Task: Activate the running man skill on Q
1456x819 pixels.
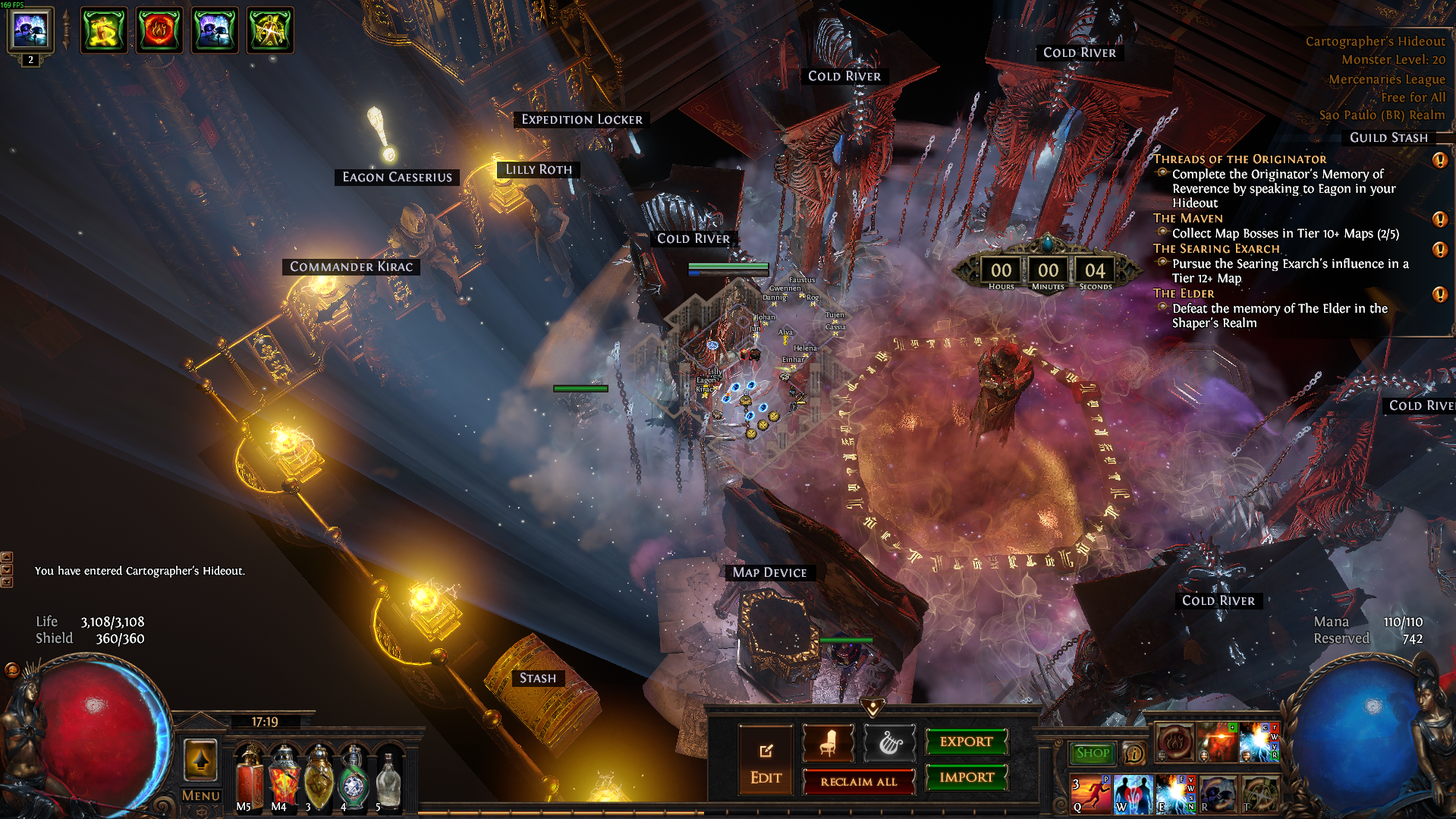Action: [x=1091, y=794]
